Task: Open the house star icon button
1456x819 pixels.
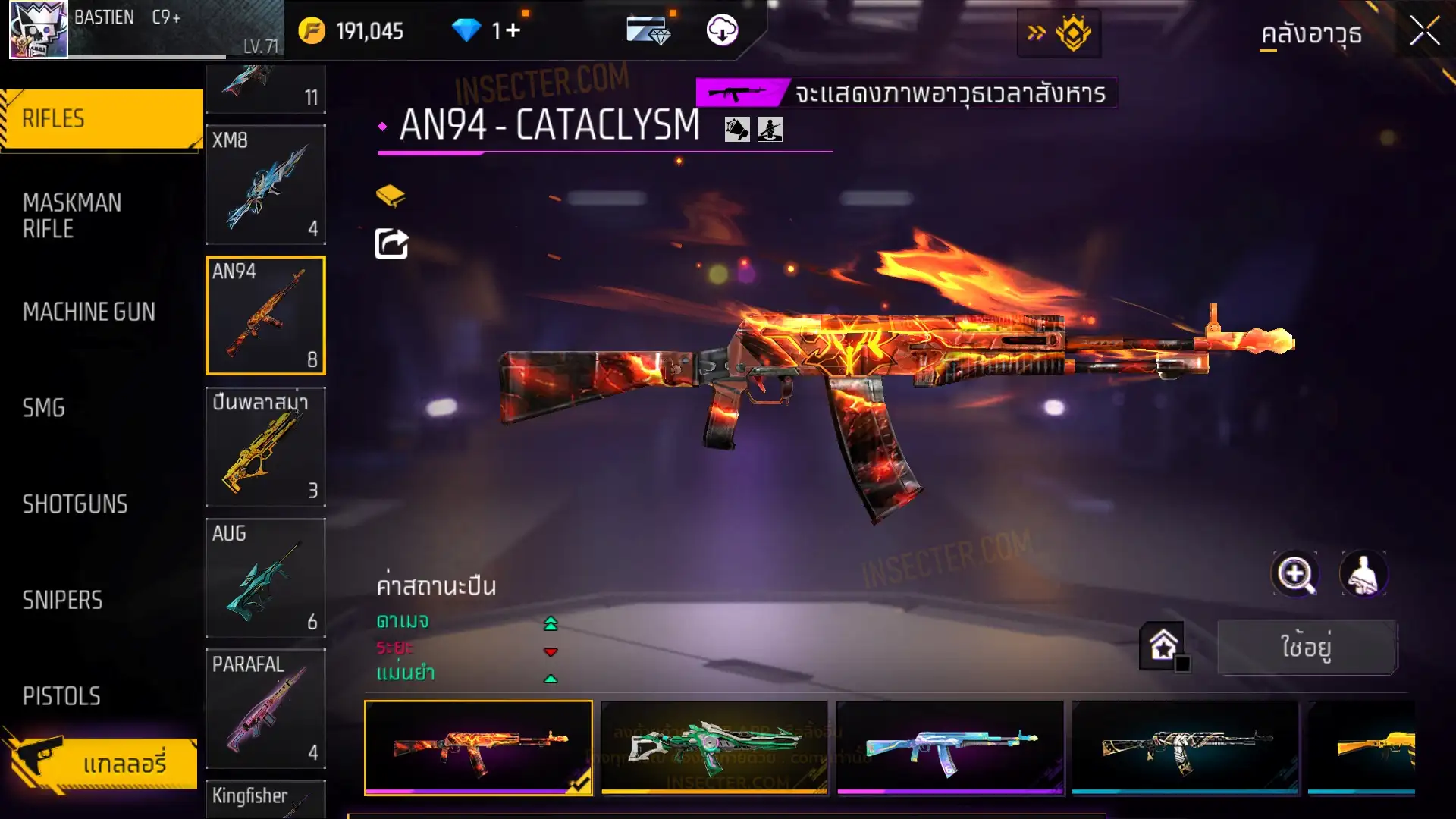Action: [x=1163, y=646]
